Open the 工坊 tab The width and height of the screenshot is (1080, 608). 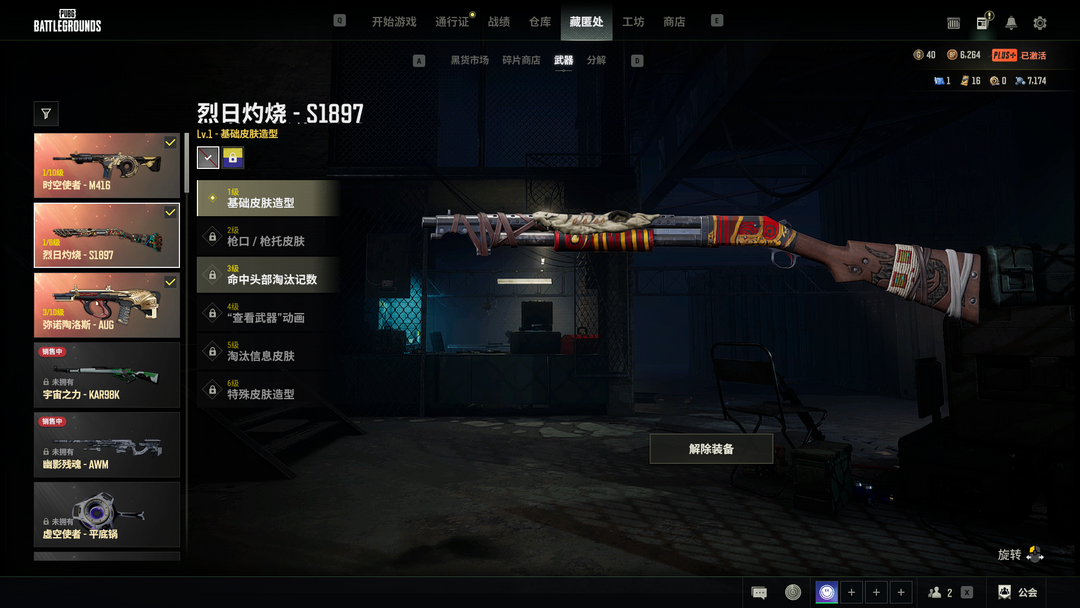[x=633, y=22]
